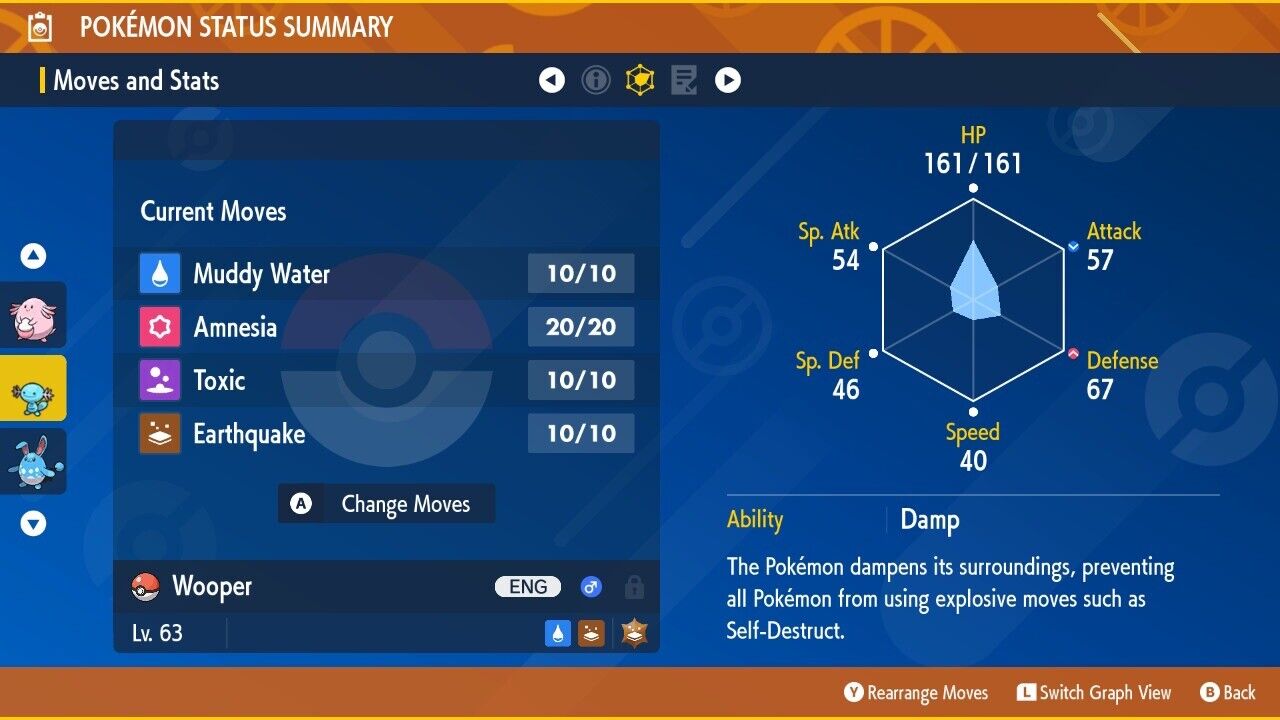Go Back from the status summary

1227,693
